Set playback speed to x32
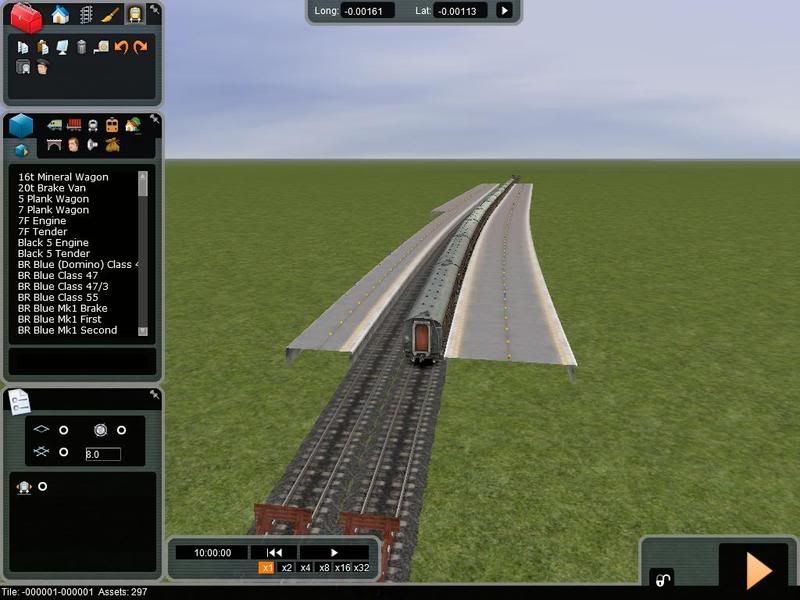 (x=361, y=568)
